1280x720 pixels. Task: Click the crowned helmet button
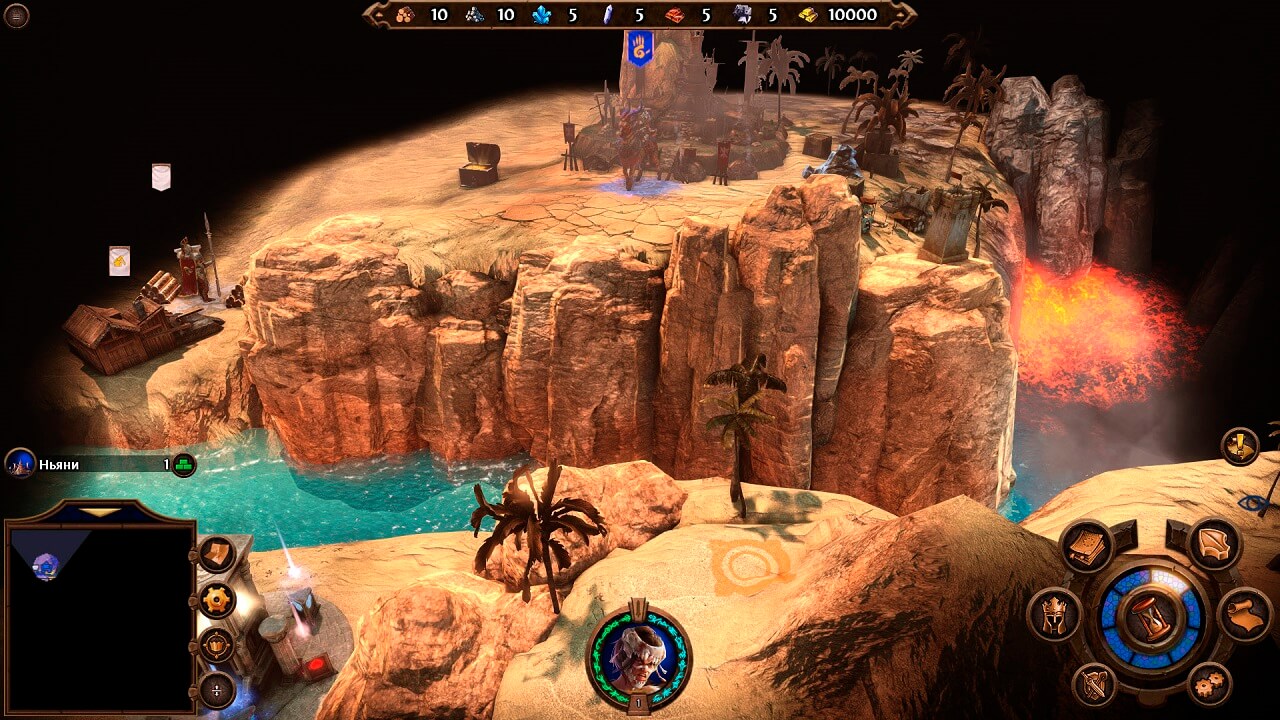pos(1055,614)
